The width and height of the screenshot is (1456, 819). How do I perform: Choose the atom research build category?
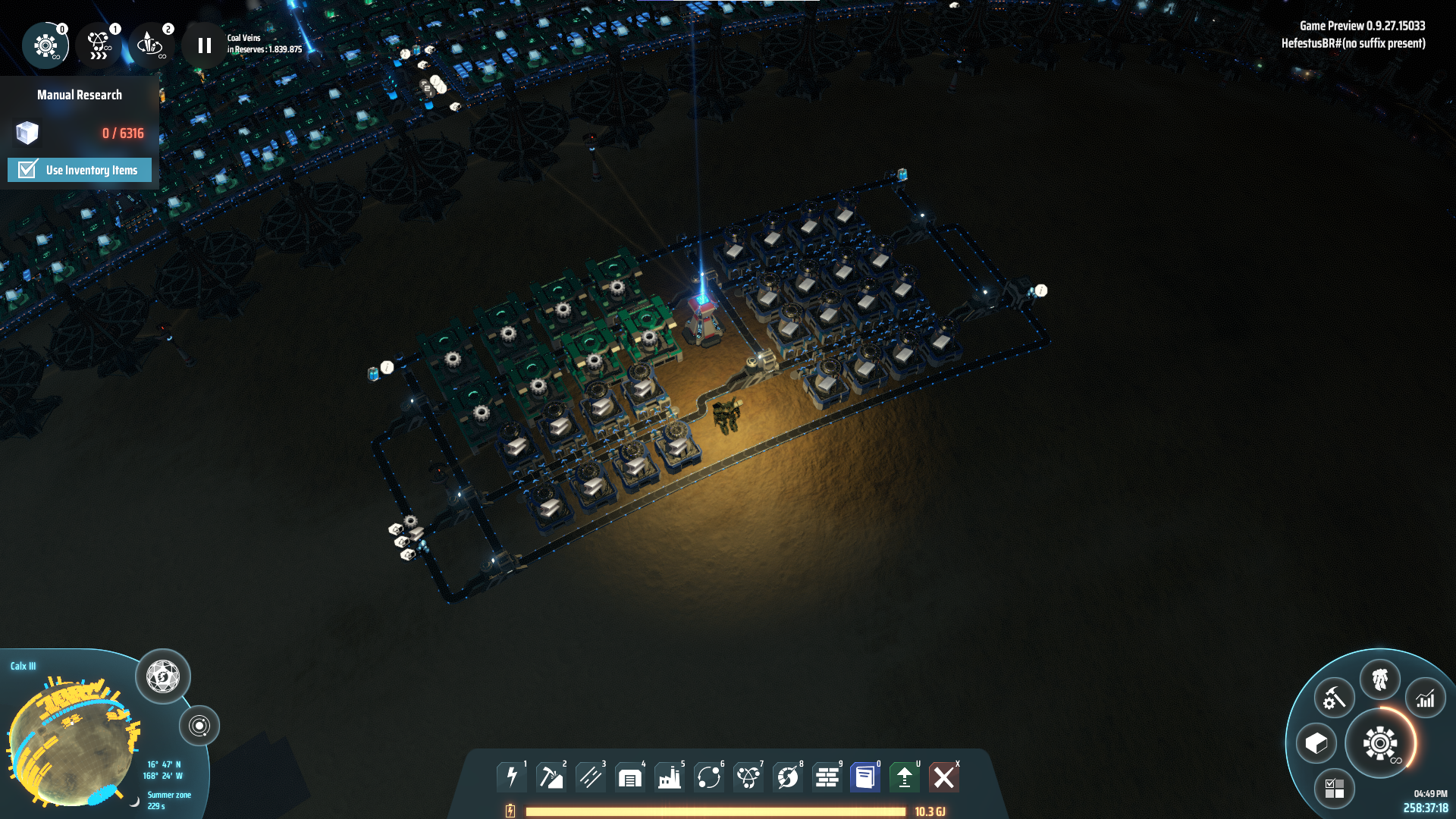(x=748, y=777)
